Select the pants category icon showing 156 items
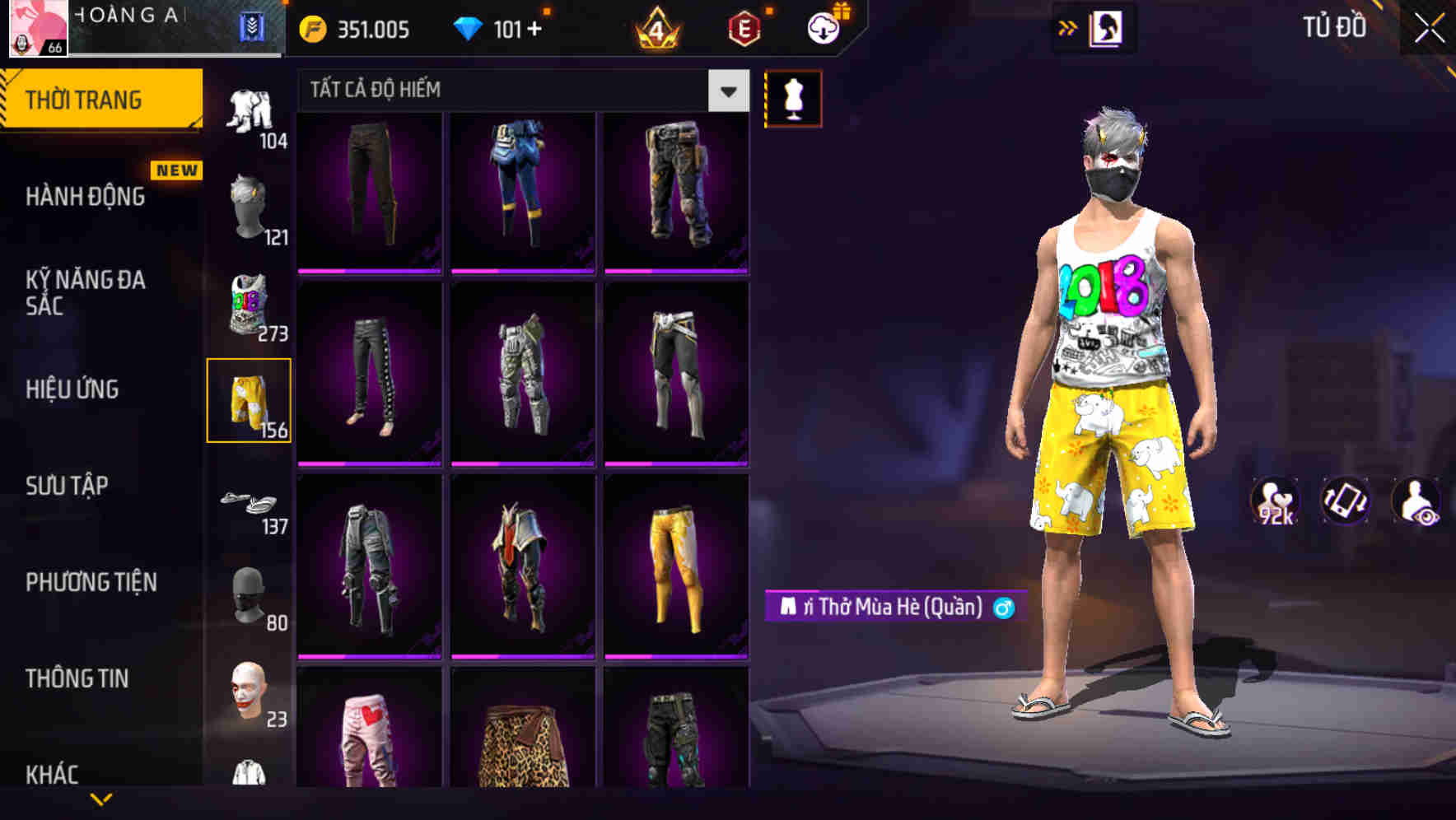Image resolution: width=1456 pixels, height=820 pixels. [x=250, y=399]
